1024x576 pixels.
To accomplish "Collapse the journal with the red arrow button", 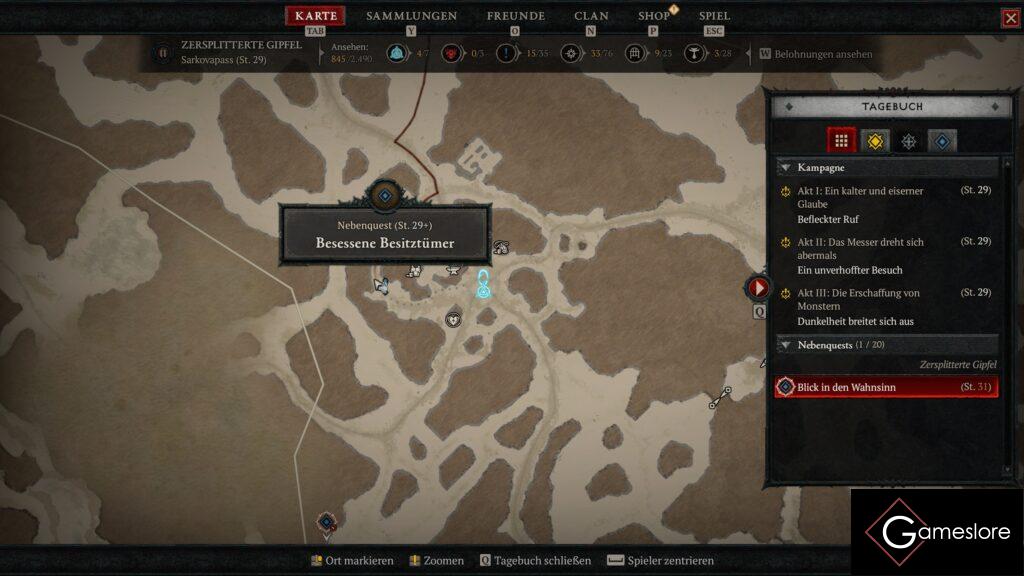I will tap(758, 288).
